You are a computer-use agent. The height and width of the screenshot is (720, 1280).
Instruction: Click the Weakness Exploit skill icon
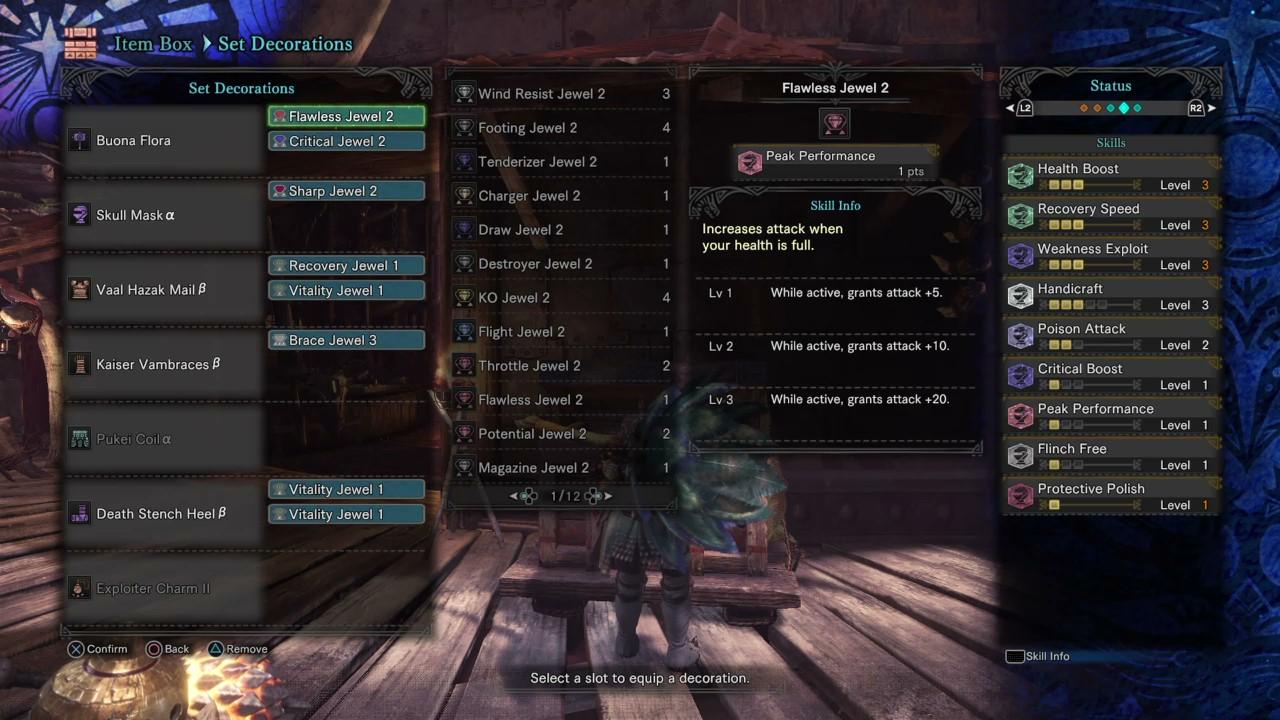pyautogui.click(x=1020, y=255)
